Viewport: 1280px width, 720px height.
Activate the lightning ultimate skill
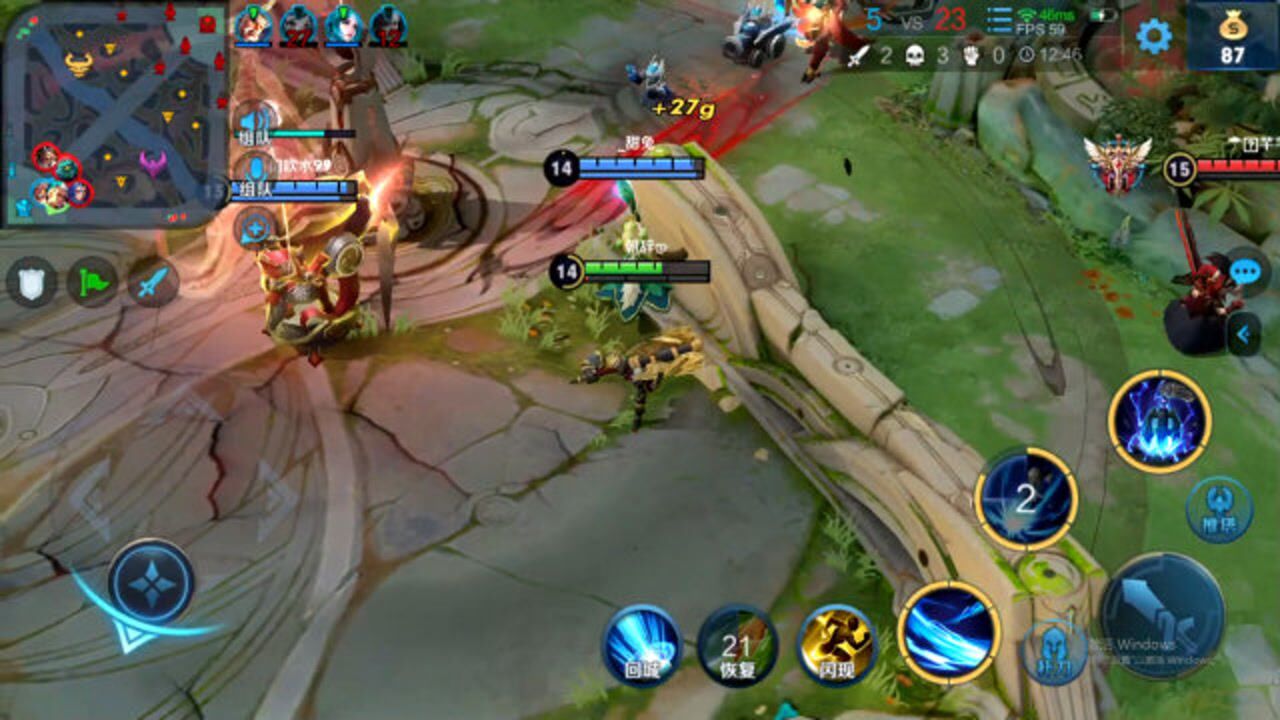1160,421
